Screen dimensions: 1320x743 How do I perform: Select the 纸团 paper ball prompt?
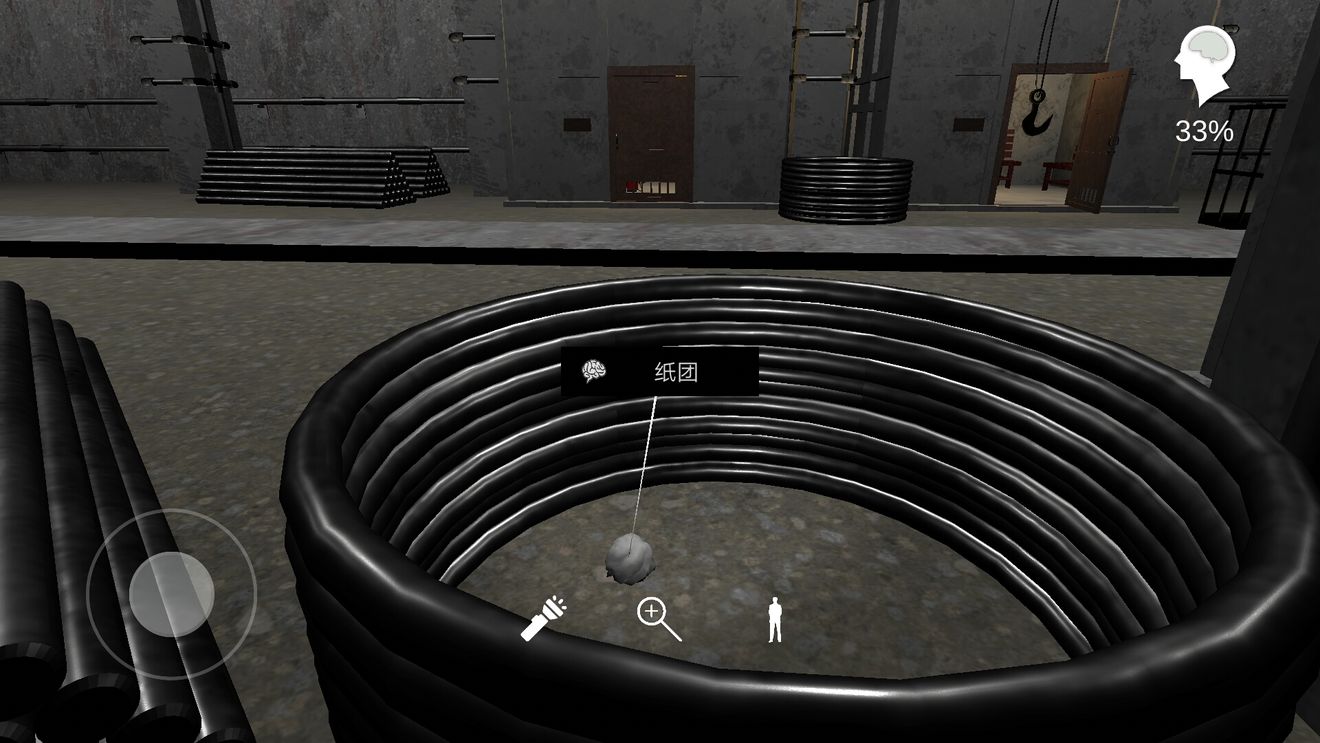tap(660, 372)
